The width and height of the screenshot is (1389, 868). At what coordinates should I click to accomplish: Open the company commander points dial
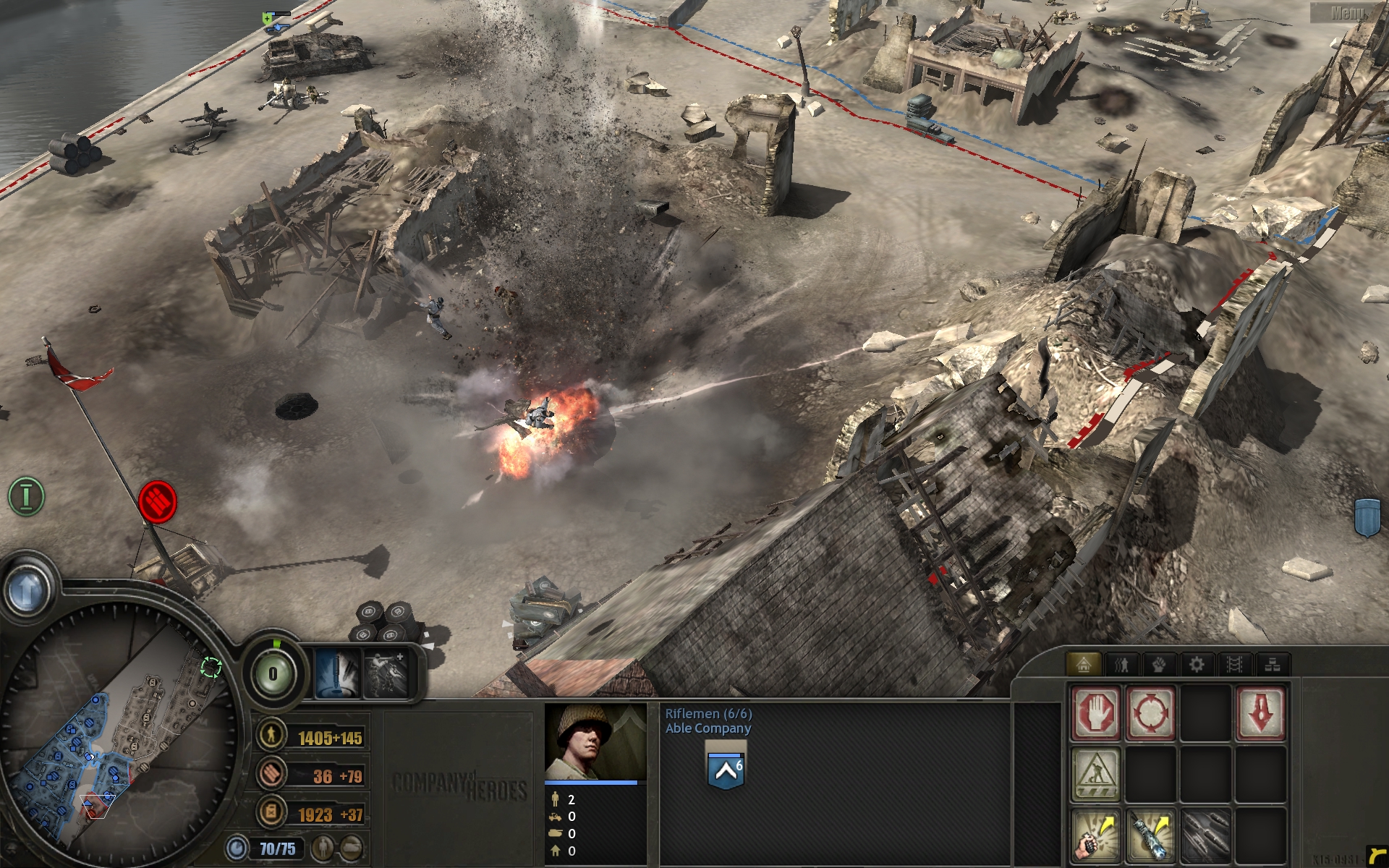coord(273,673)
